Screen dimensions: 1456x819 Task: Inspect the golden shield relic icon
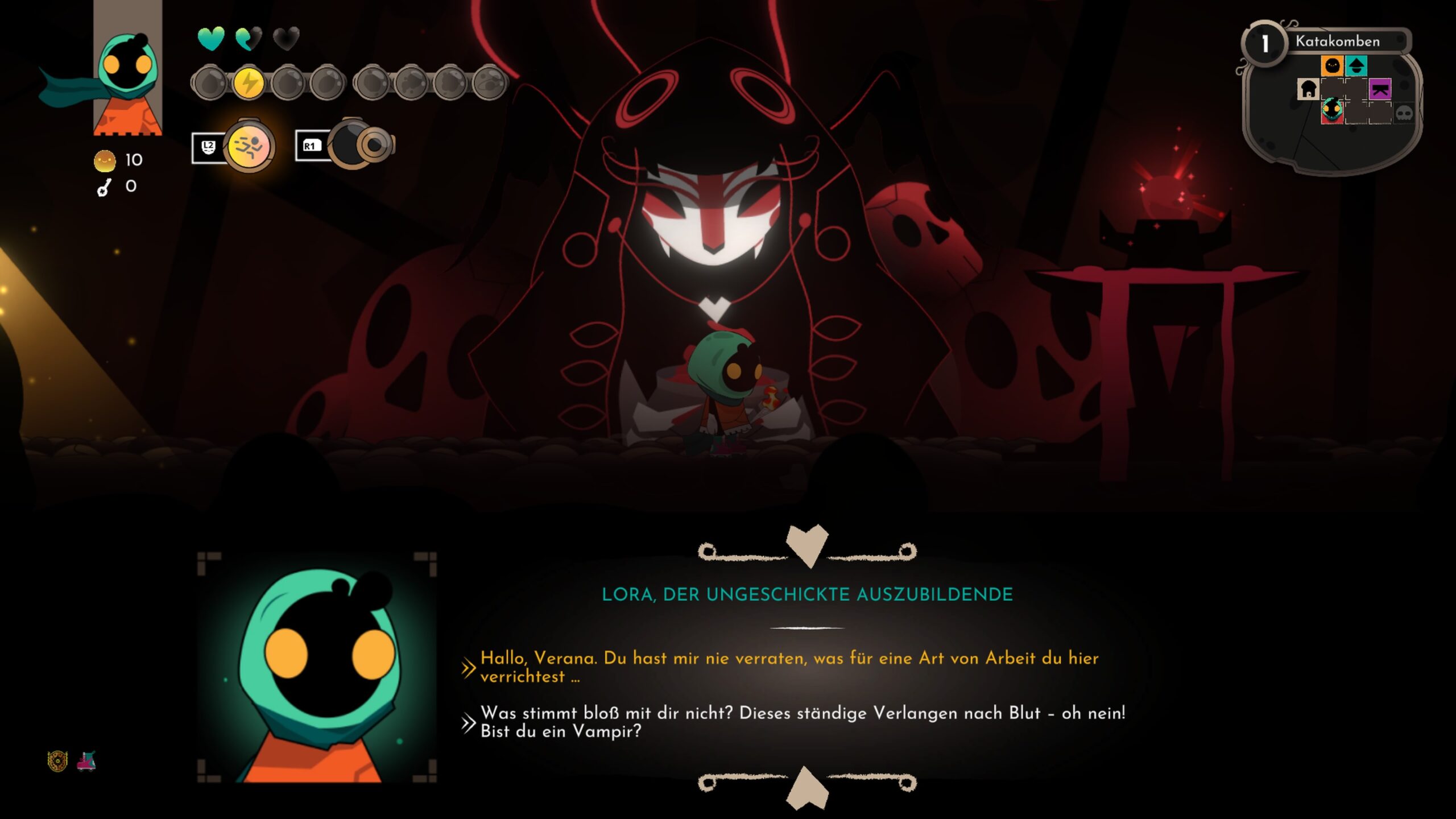pos(57,761)
